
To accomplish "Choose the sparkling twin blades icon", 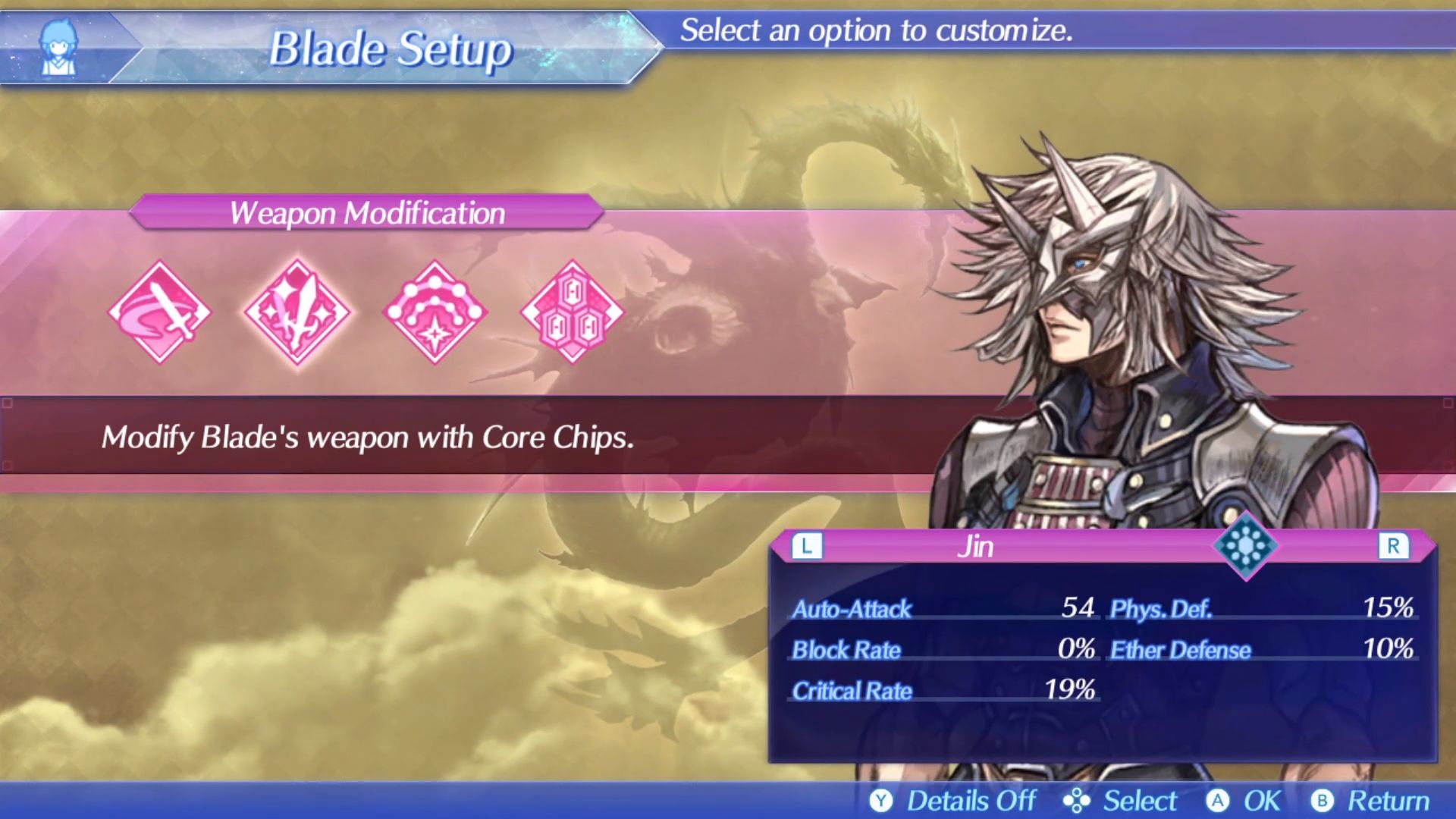I will 297,312.
